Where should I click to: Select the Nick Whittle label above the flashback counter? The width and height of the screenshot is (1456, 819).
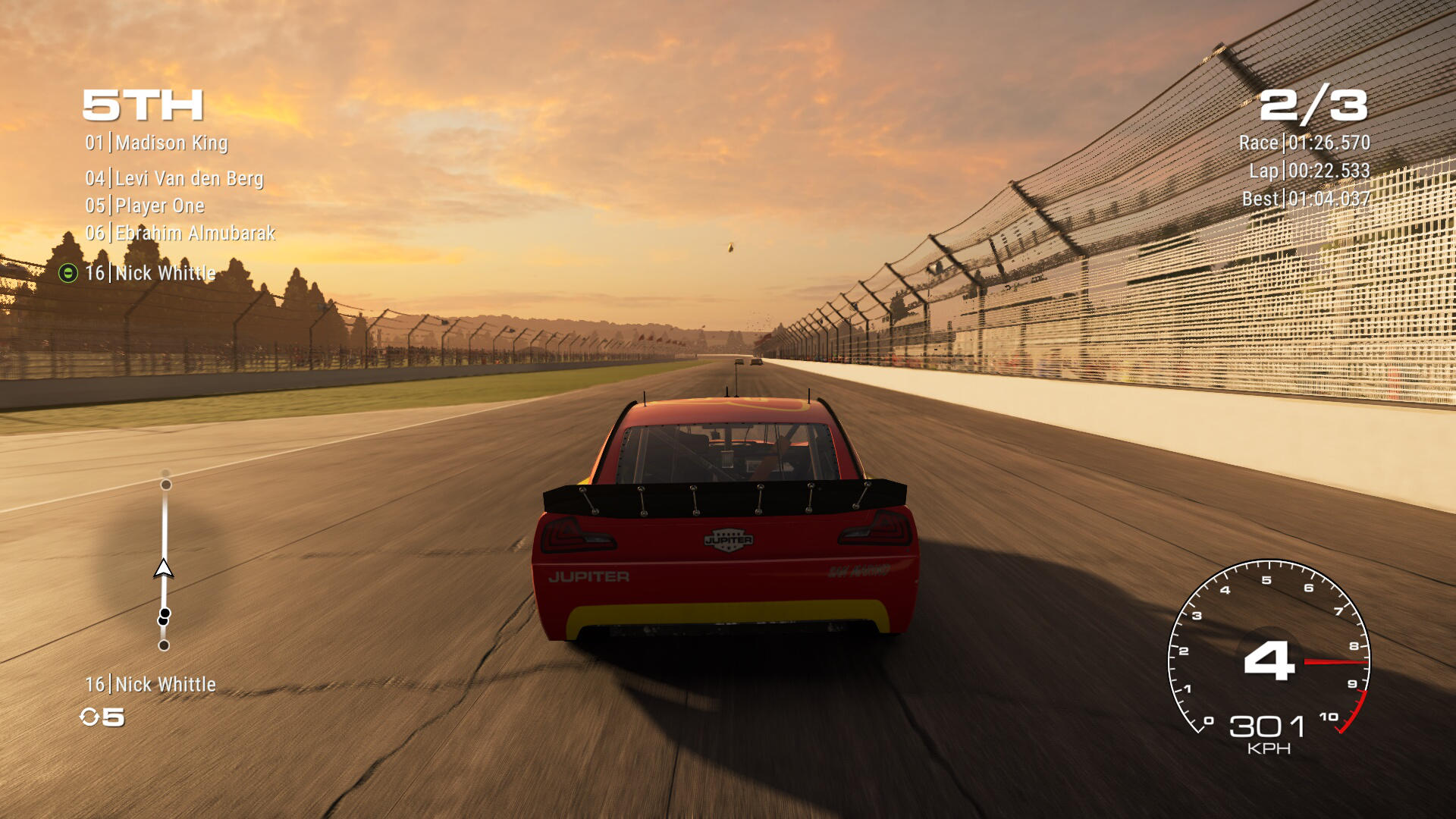coord(150,685)
